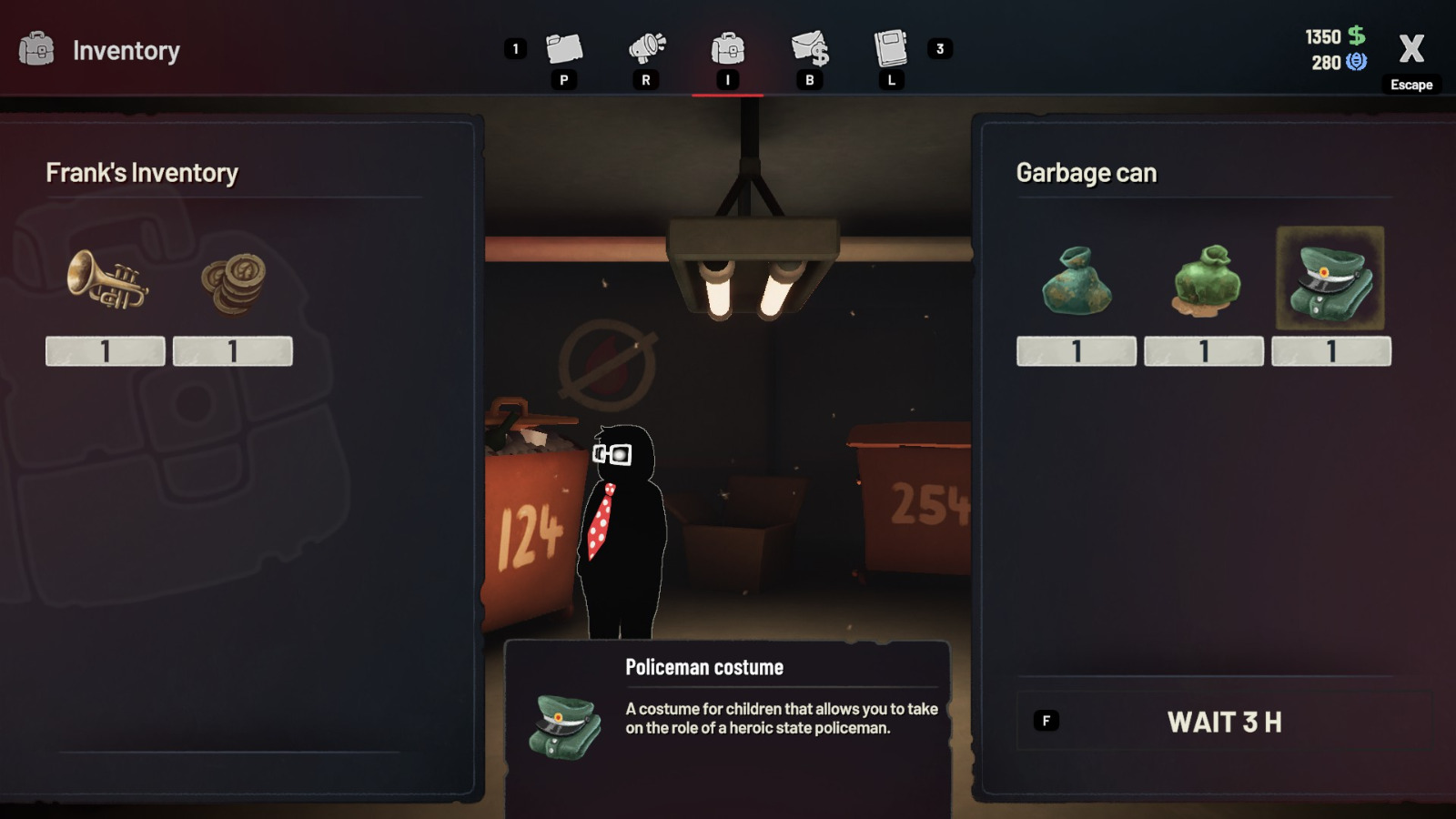Close inventory with the X Escape button
This screenshot has width=1456, height=819.
(1411, 52)
